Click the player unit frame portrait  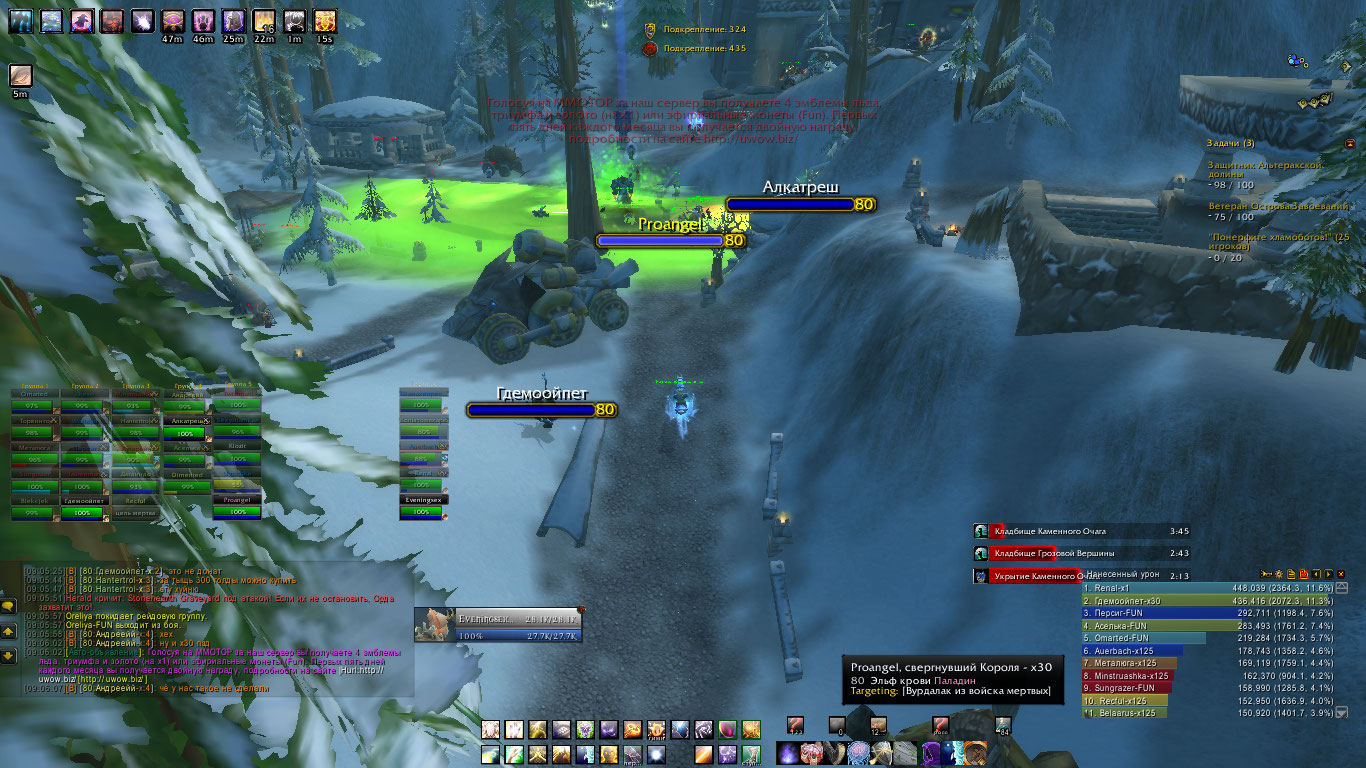[x=435, y=624]
